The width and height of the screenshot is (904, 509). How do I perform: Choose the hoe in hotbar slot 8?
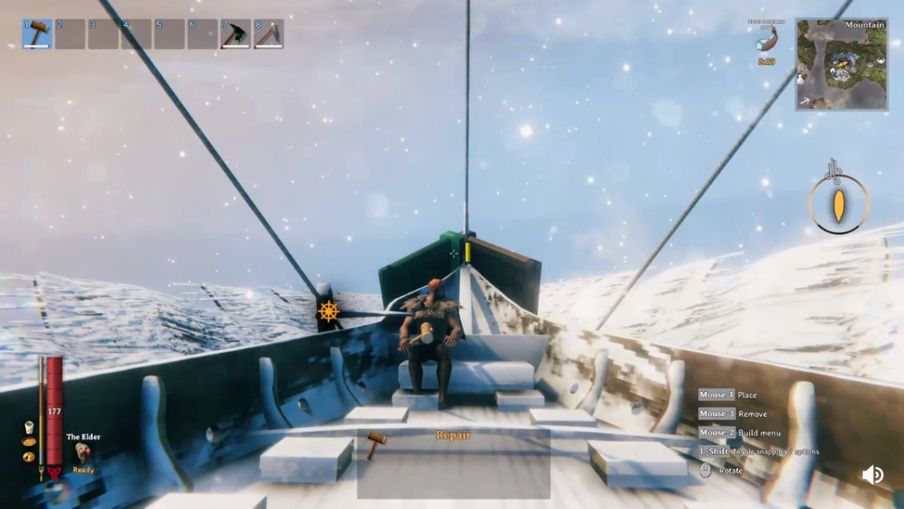[268, 34]
